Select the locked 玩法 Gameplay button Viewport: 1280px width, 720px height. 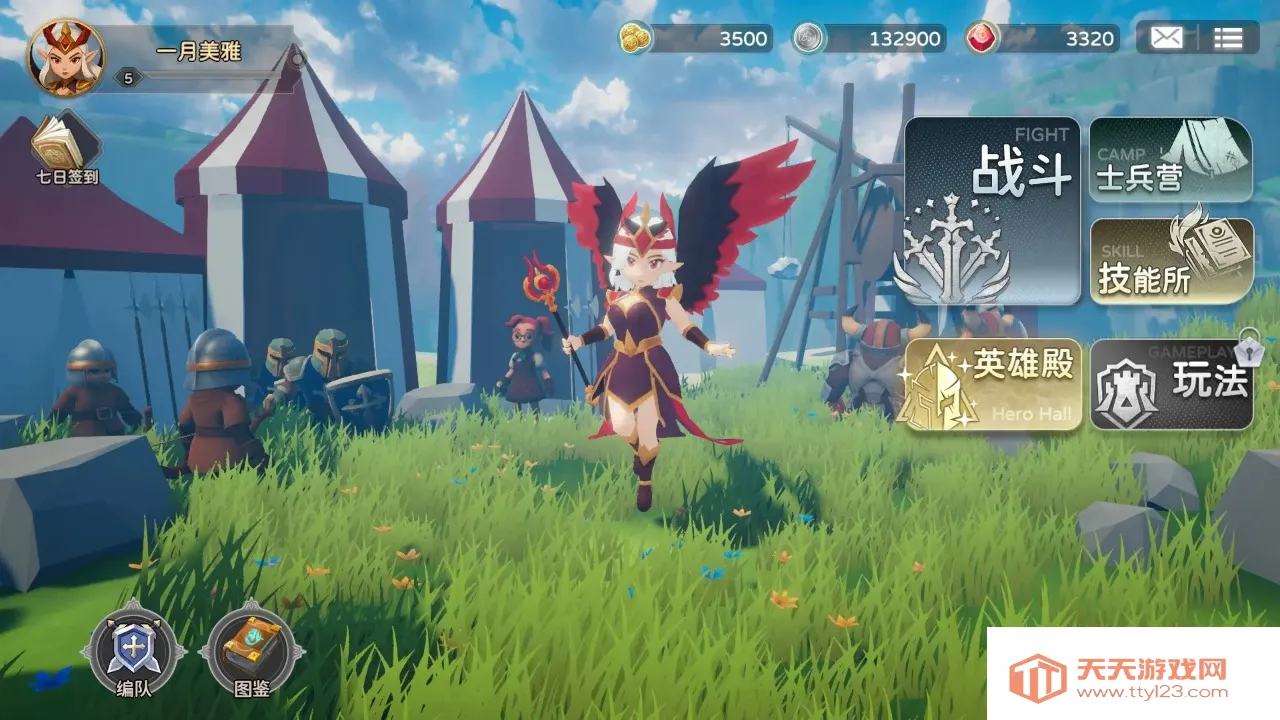coord(1170,384)
